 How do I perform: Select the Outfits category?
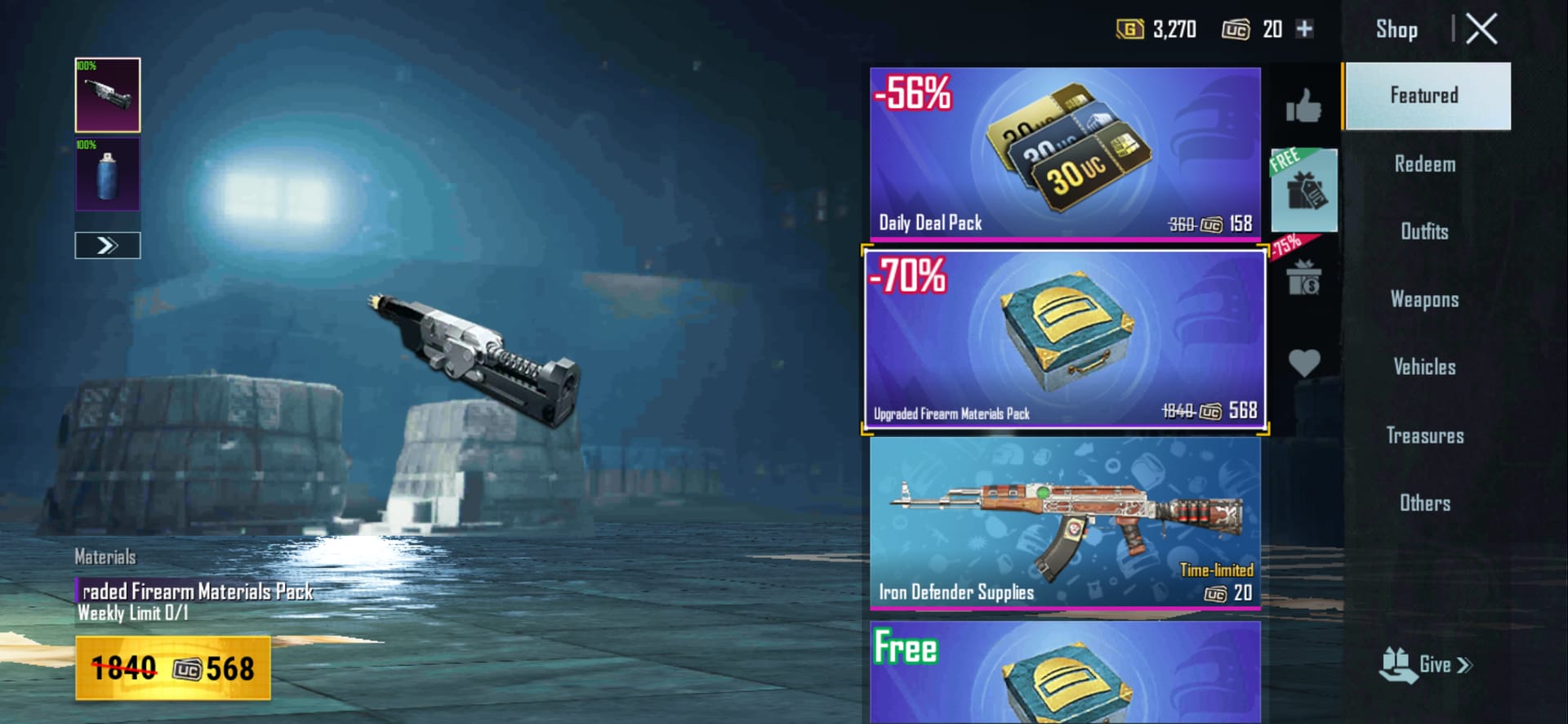coord(1424,232)
